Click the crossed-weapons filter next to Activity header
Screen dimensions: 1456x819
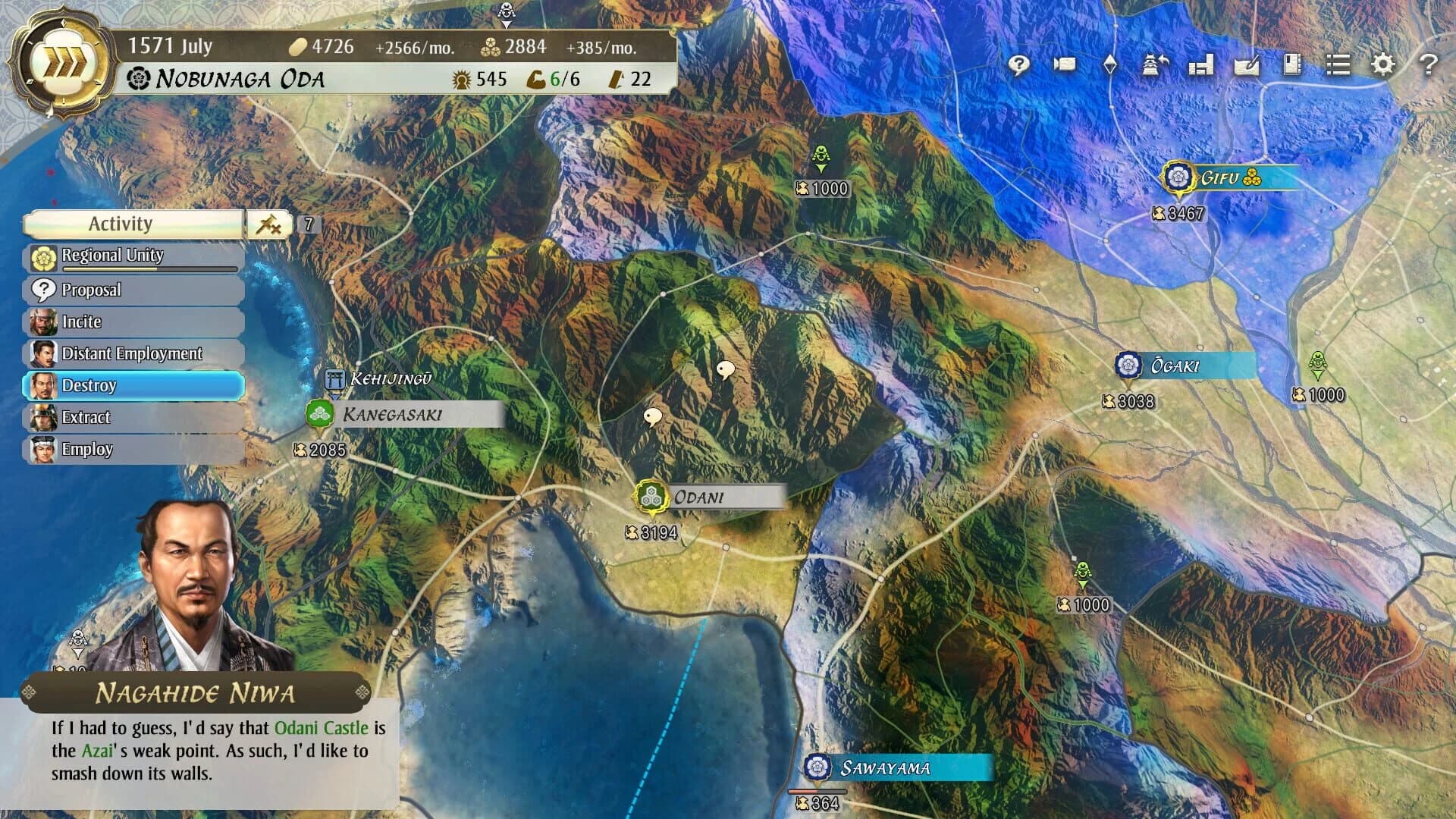click(271, 224)
